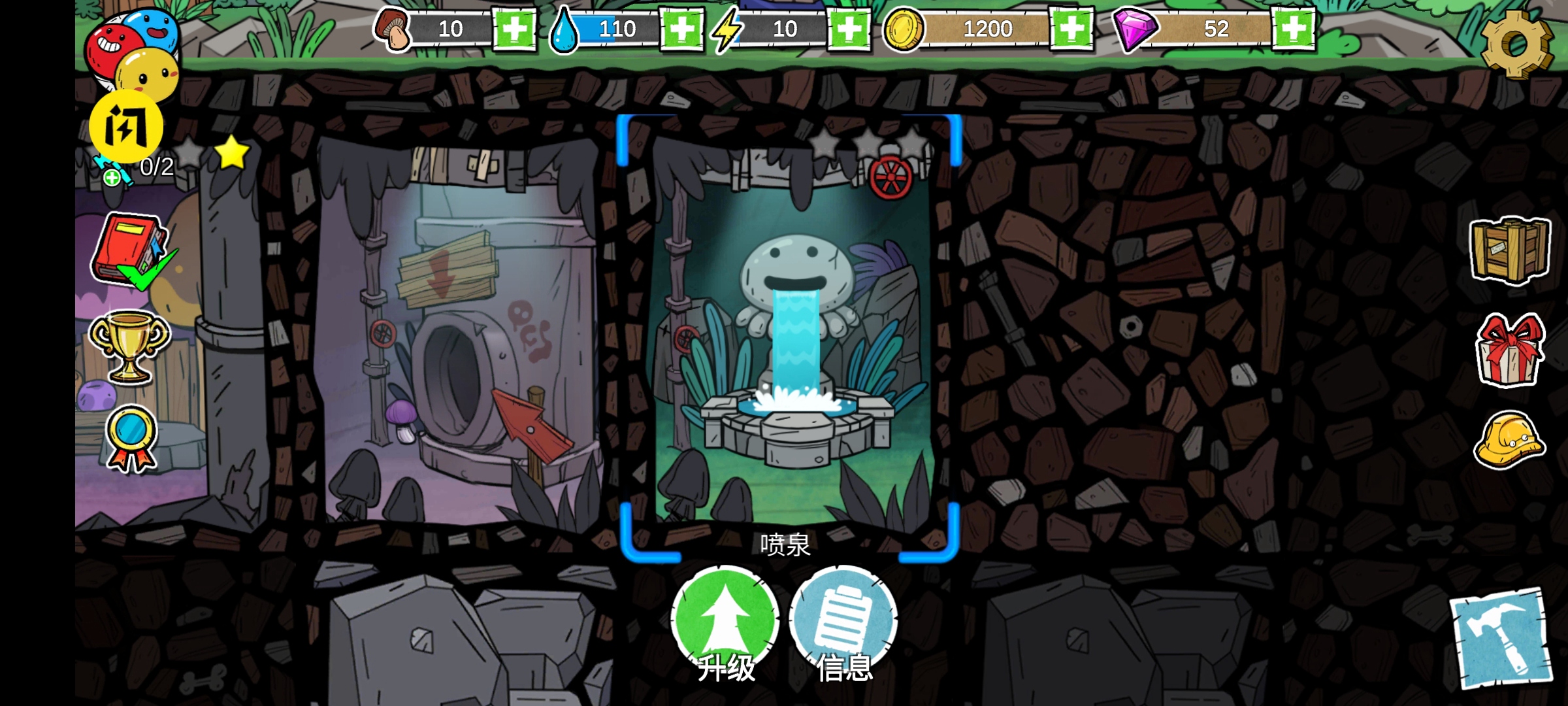This screenshot has width=1568, height=706.
Task: Open the blue ribbon medal icon
Action: click(131, 437)
